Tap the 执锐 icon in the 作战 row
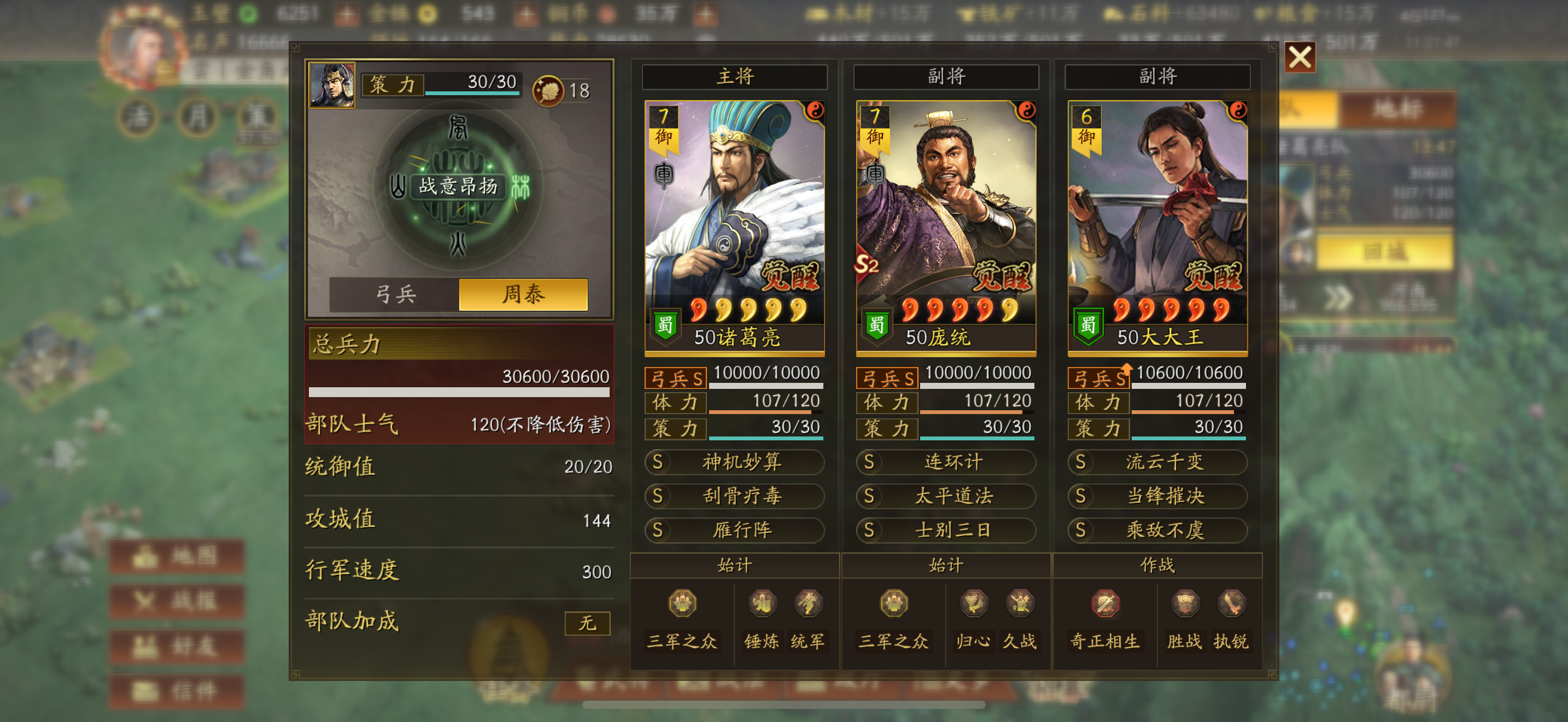Viewport: 1568px width, 722px height. [x=1233, y=604]
